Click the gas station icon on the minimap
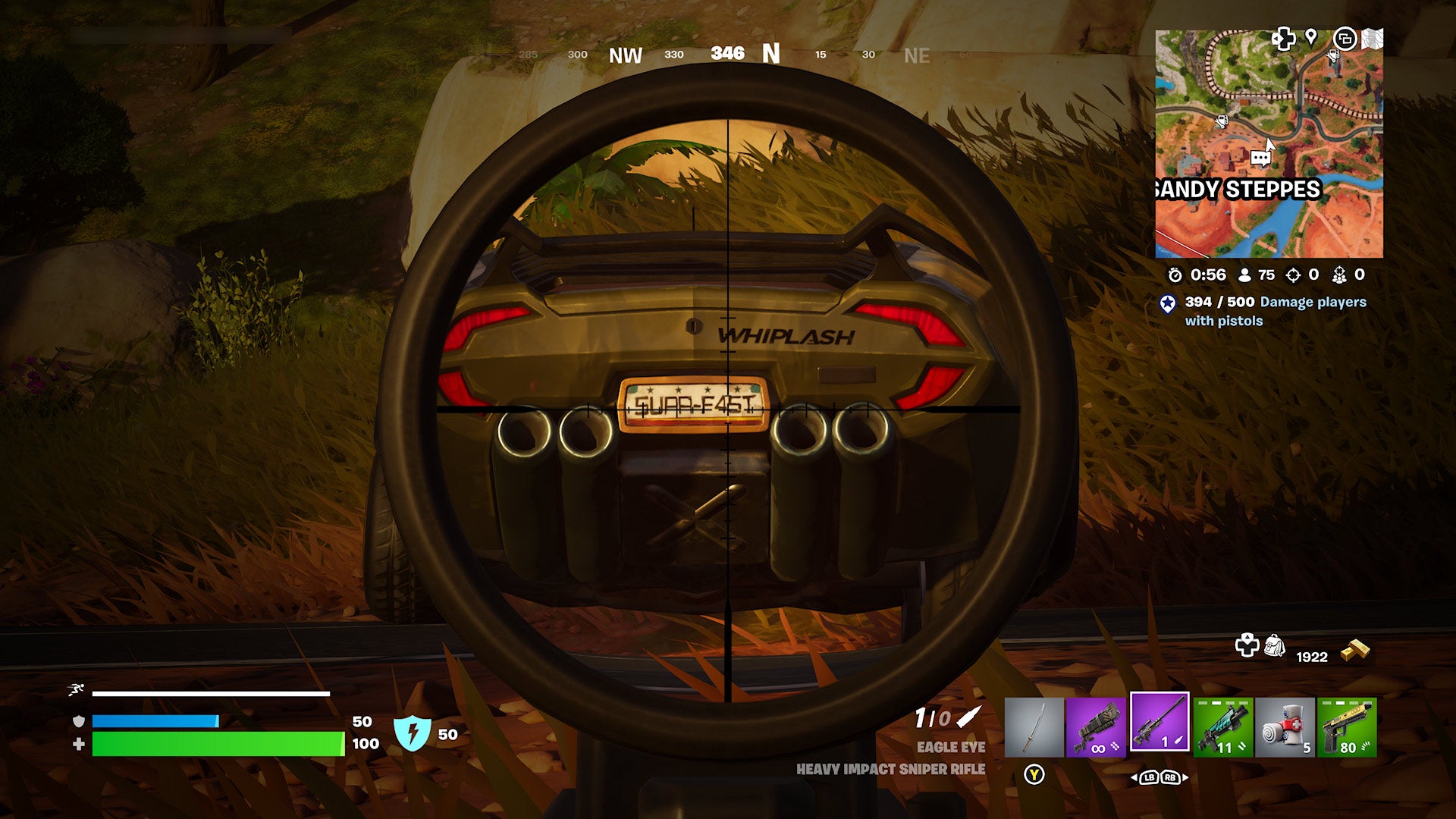Viewport: 1456px width, 819px height. [1222, 122]
